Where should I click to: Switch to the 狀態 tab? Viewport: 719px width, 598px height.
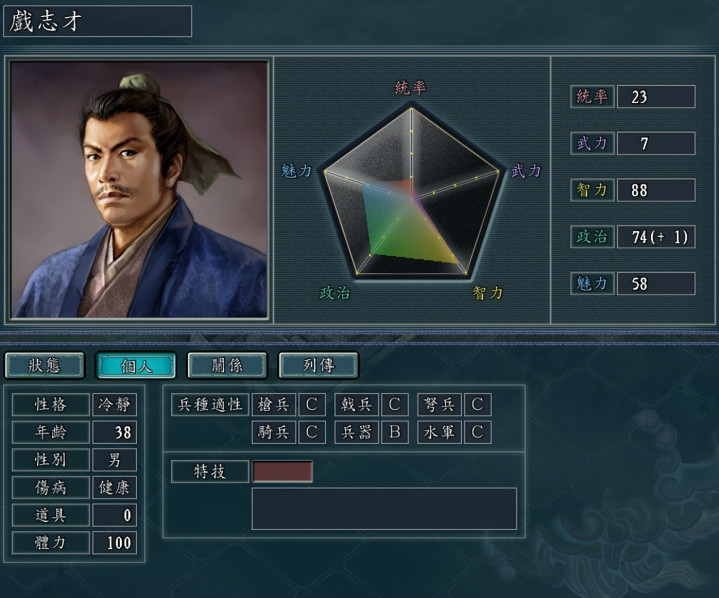pyautogui.click(x=44, y=365)
